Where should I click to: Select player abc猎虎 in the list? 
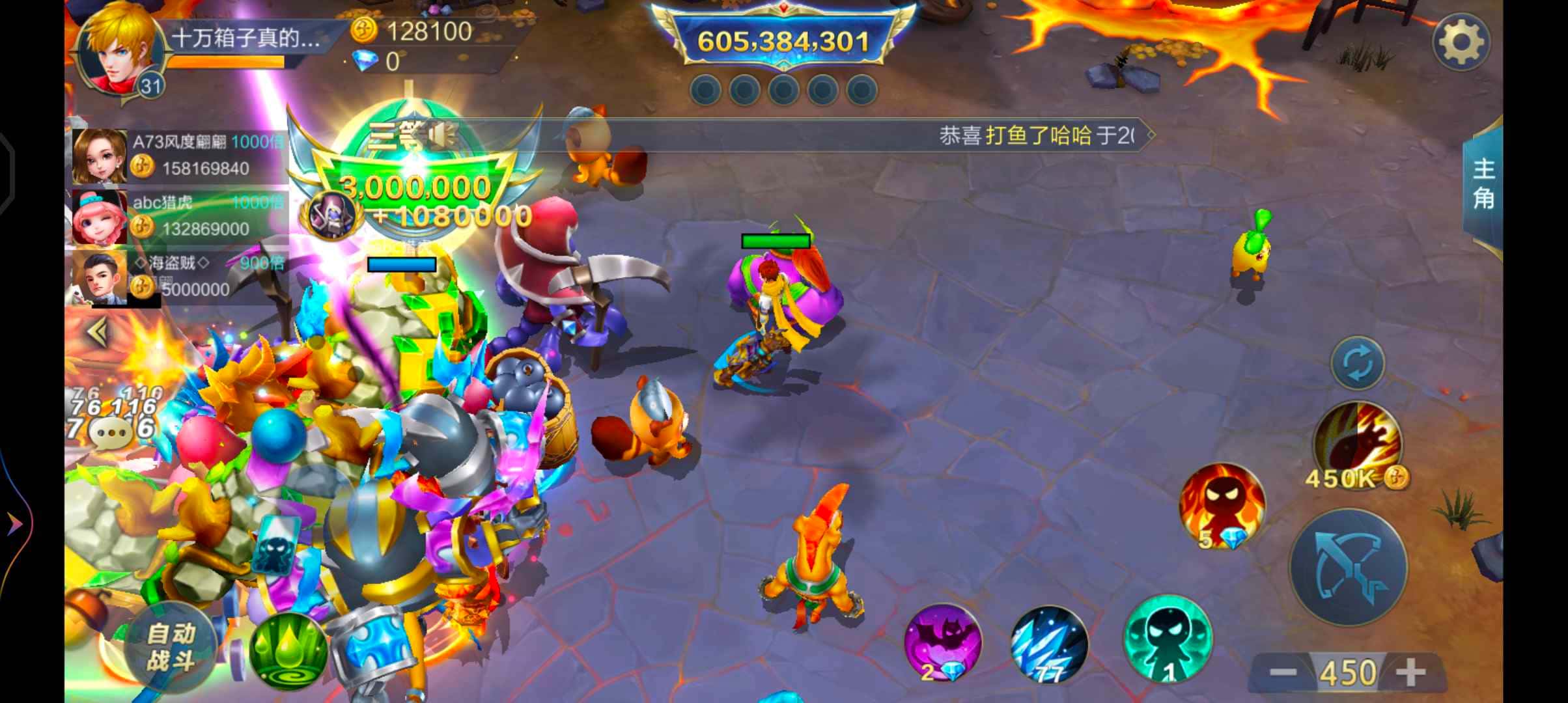pos(179,216)
